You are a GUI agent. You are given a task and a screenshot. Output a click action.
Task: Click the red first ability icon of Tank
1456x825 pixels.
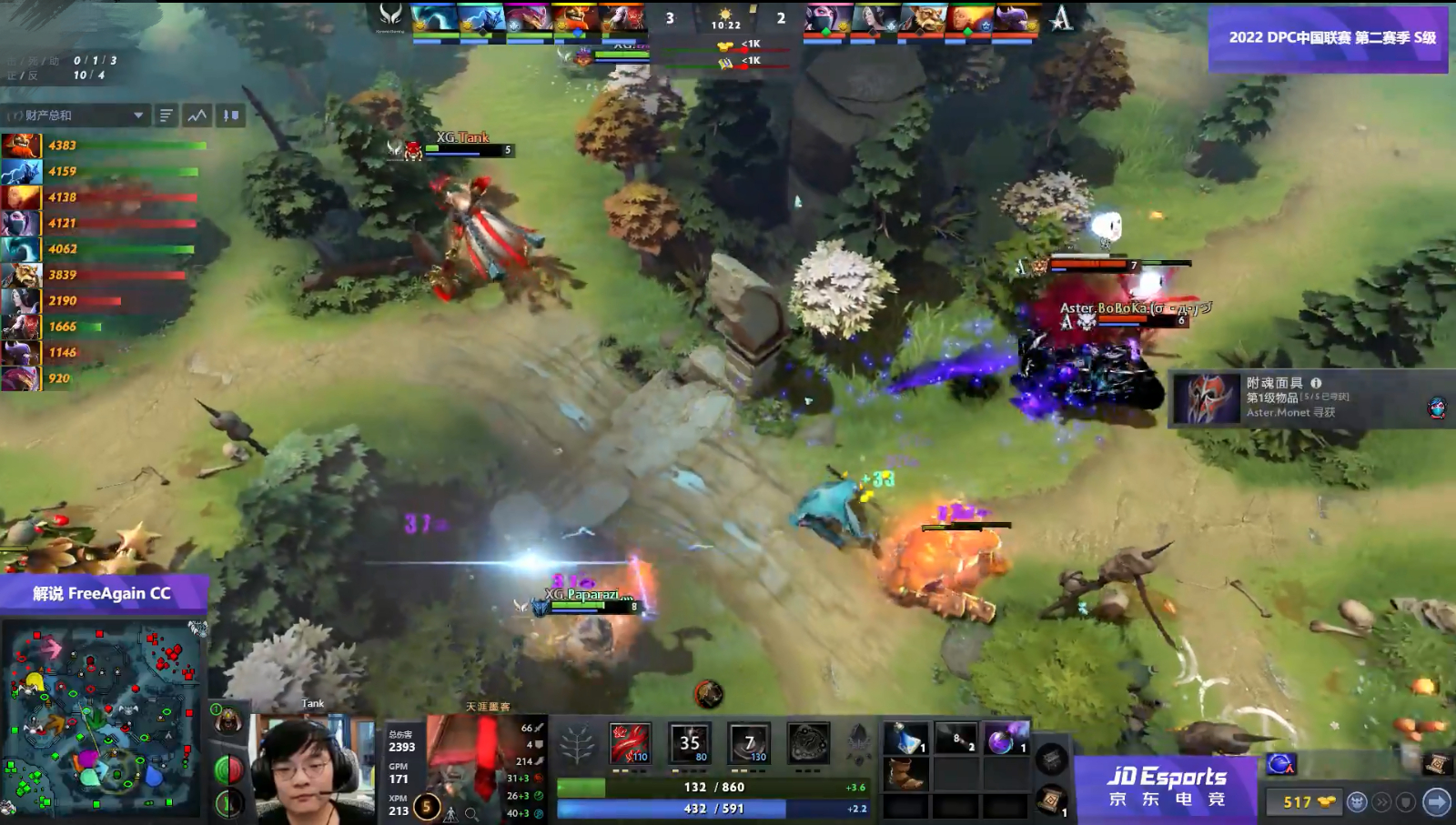coord(629,743)
